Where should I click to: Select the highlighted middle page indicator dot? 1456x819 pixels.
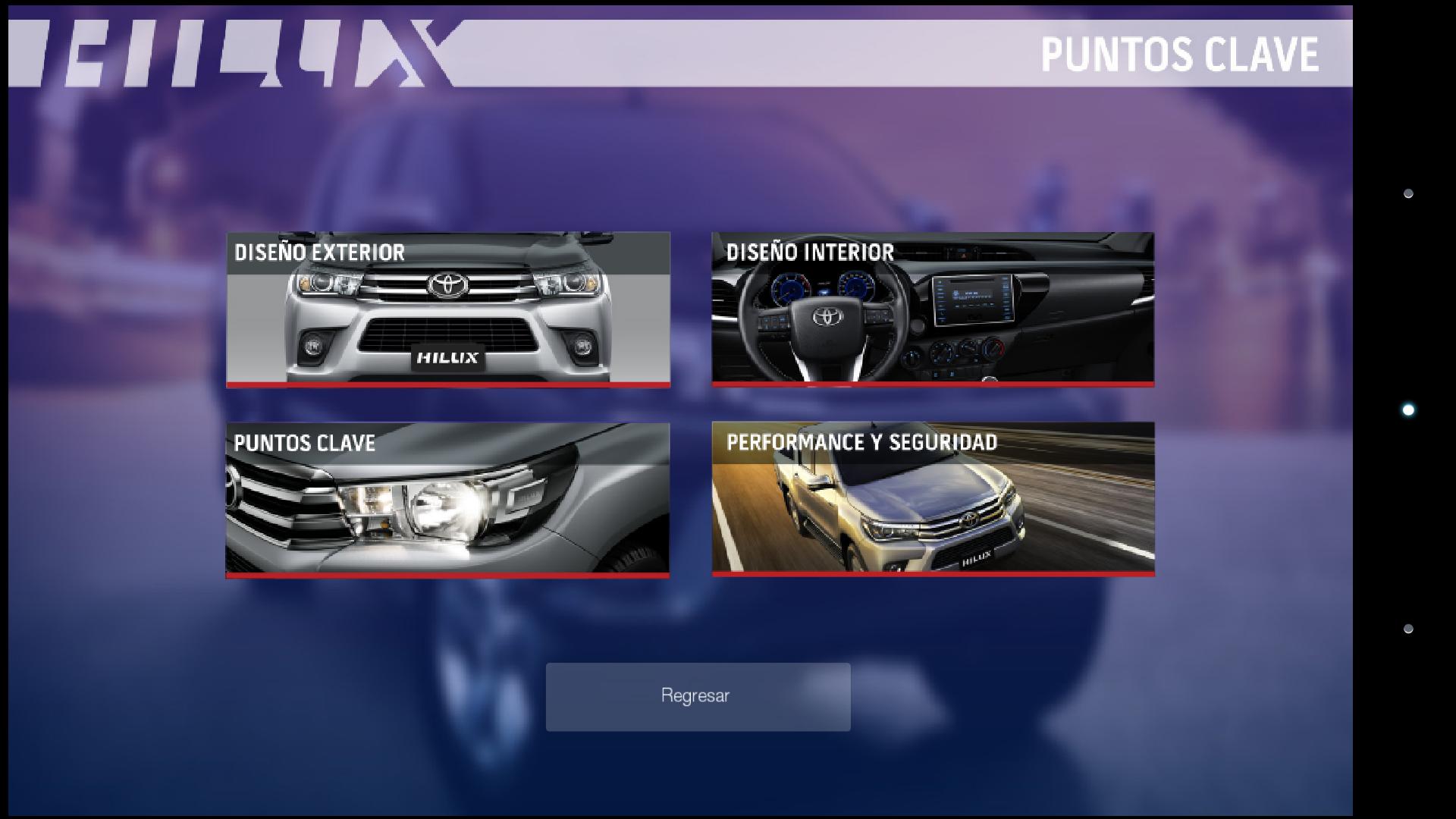(x=1407, y=409)
